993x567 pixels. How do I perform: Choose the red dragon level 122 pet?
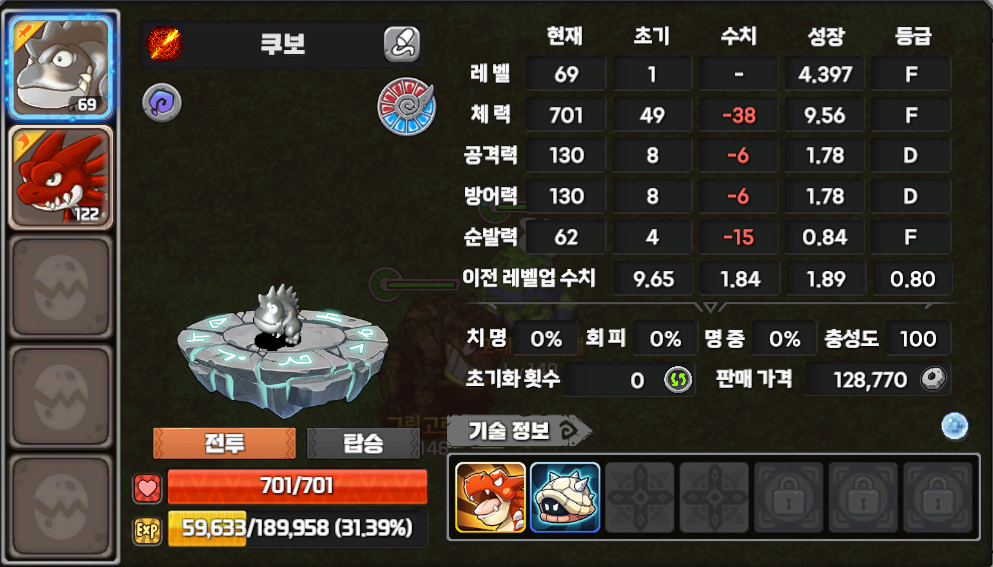point(60,176)
